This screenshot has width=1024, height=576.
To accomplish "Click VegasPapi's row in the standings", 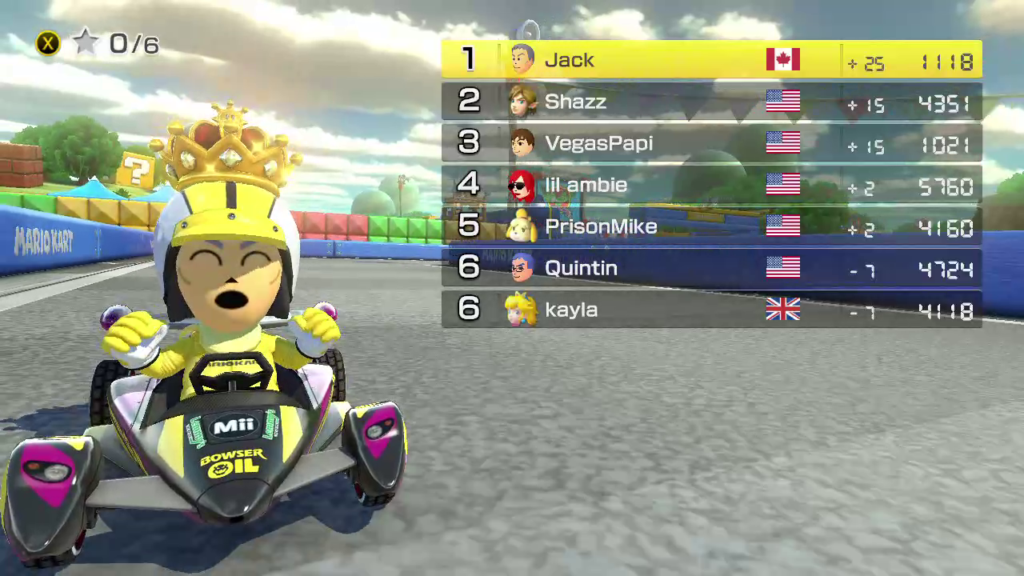I will click(711, 143).
